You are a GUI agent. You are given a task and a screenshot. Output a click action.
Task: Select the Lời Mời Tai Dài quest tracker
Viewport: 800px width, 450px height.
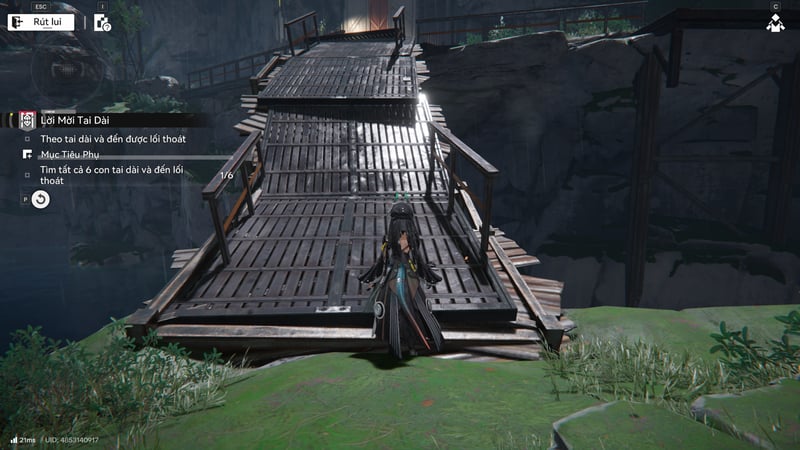75,120
